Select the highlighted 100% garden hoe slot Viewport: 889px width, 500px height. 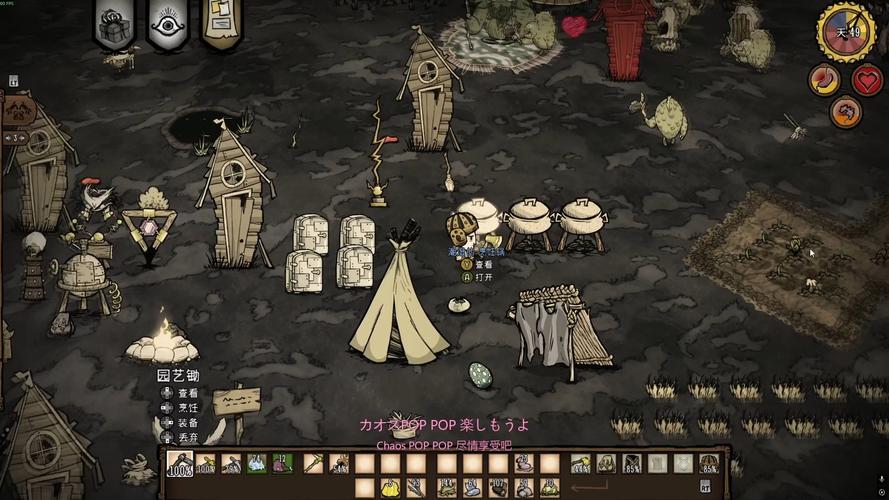[180, 464]
